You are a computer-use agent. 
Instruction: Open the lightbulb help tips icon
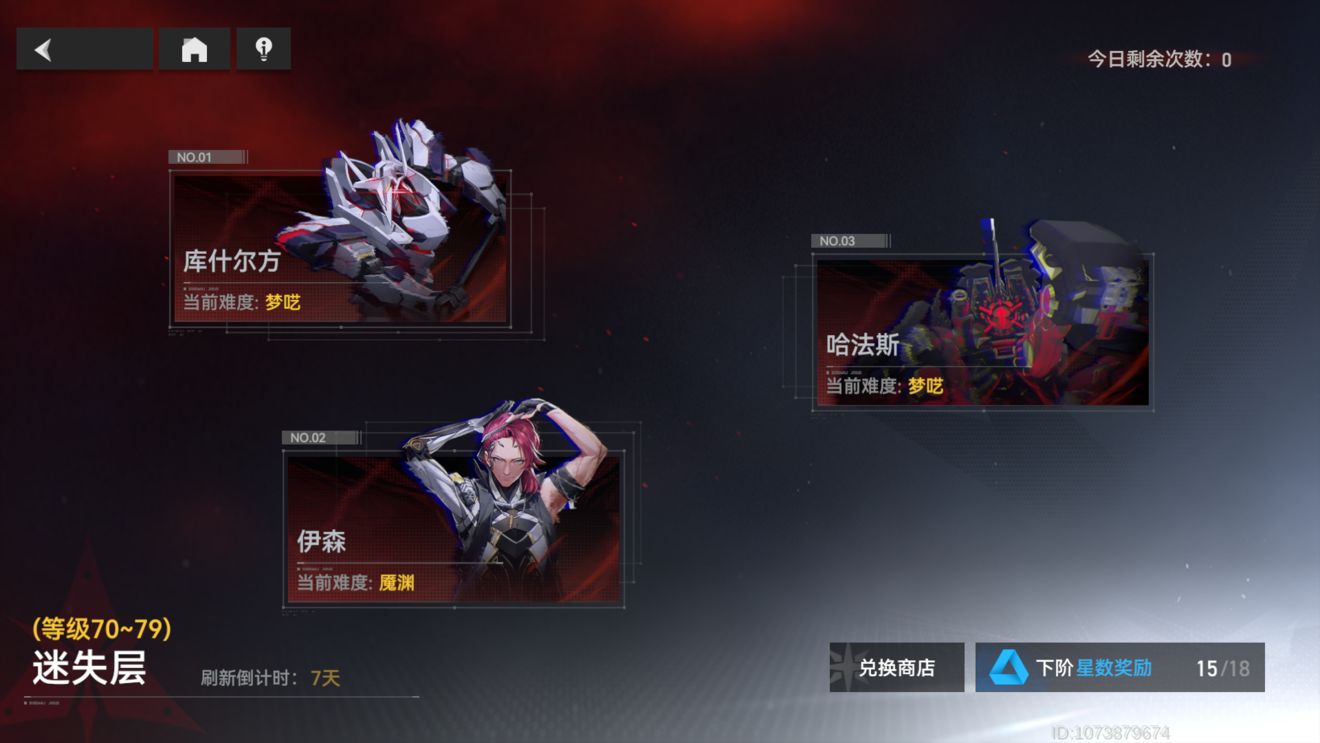pos(264,47)
